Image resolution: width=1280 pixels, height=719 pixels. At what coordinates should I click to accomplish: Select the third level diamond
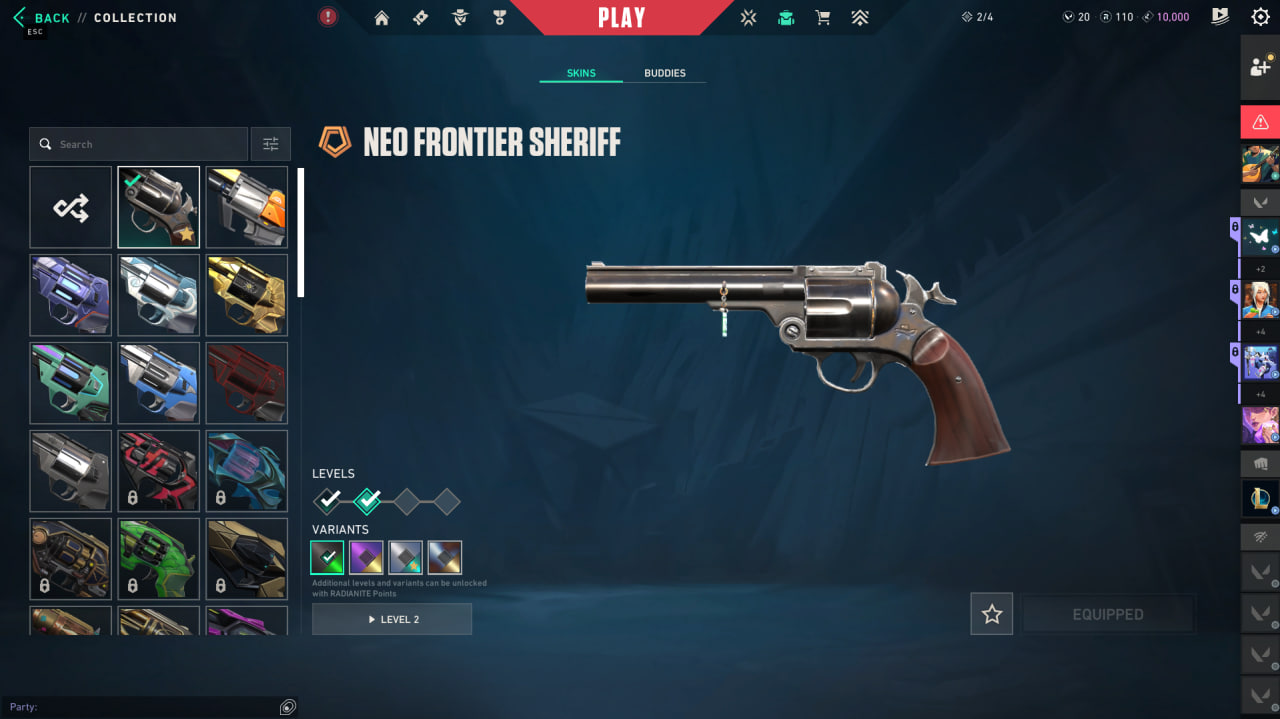tap(406, 501)
